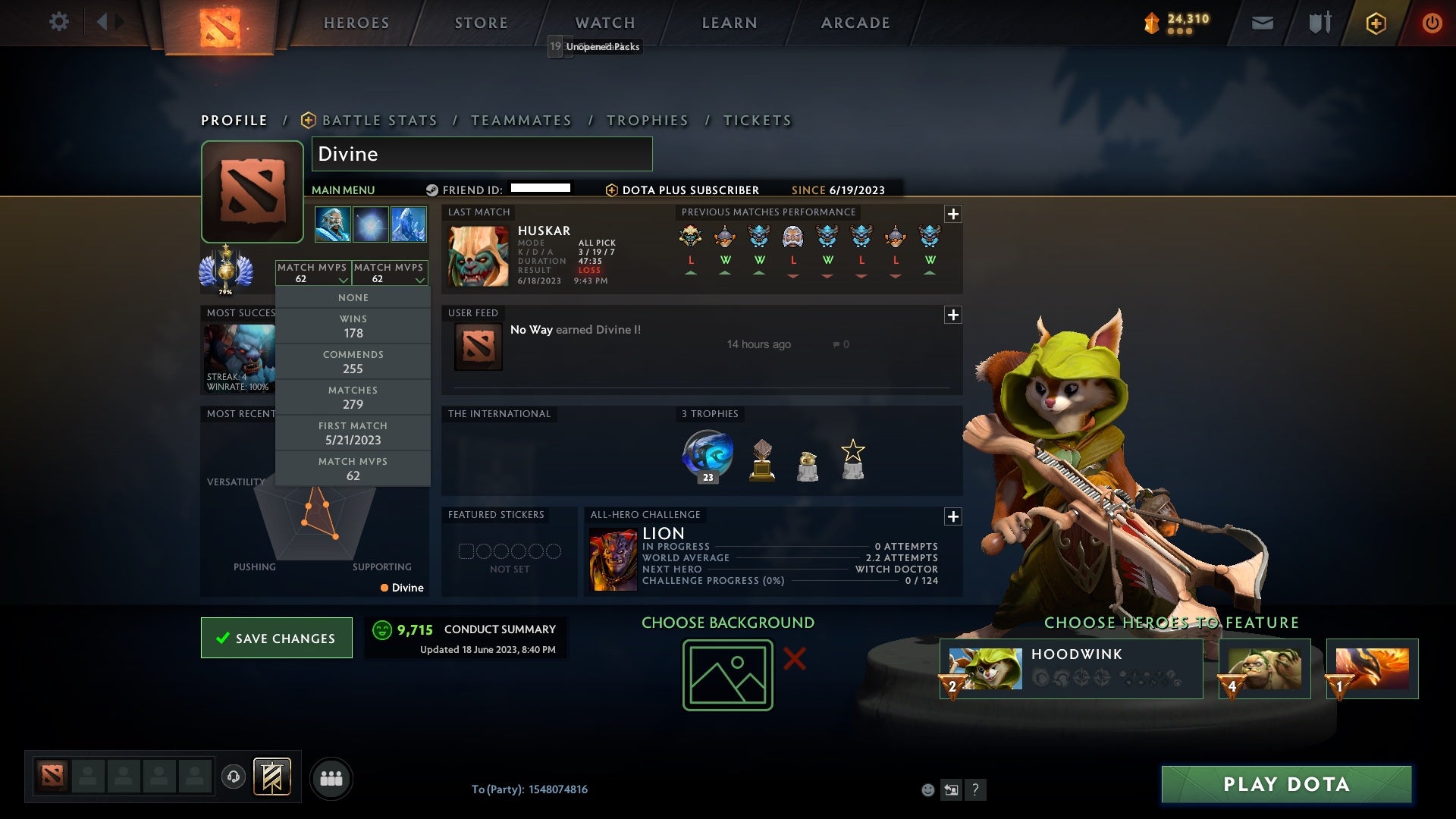Click the Dota logo slot in the party bar

pyautogui.click(x=51, y=777)
